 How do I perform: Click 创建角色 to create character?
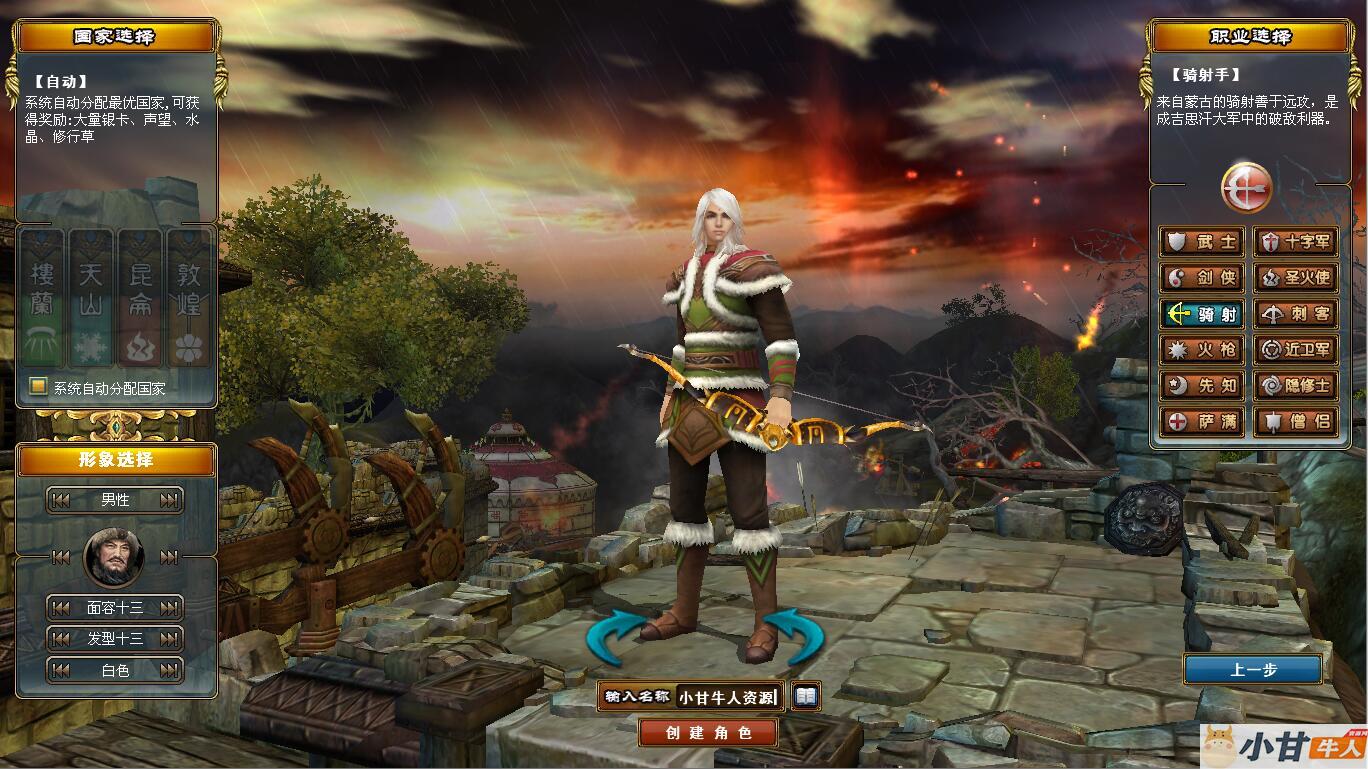pos(708,733)
